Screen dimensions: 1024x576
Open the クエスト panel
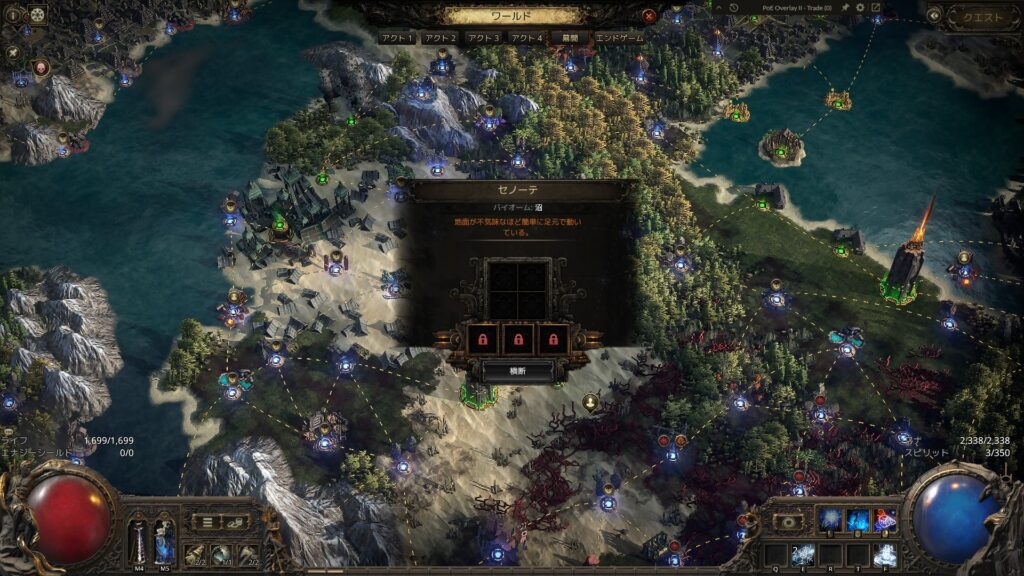click(x=983, y=16)
